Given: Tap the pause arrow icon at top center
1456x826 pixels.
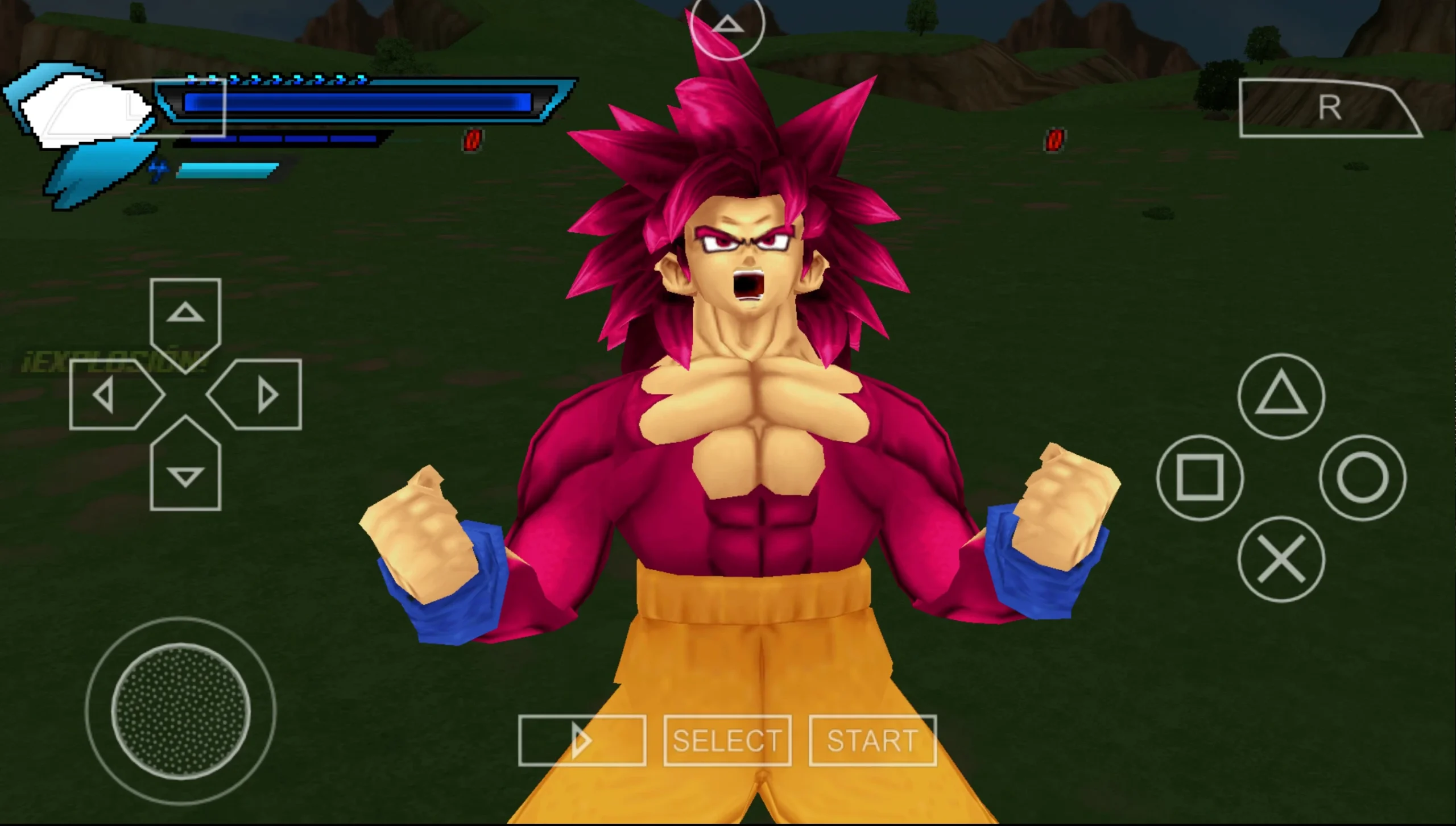Looking at the screenshot, I should click(x=727, y=26).
